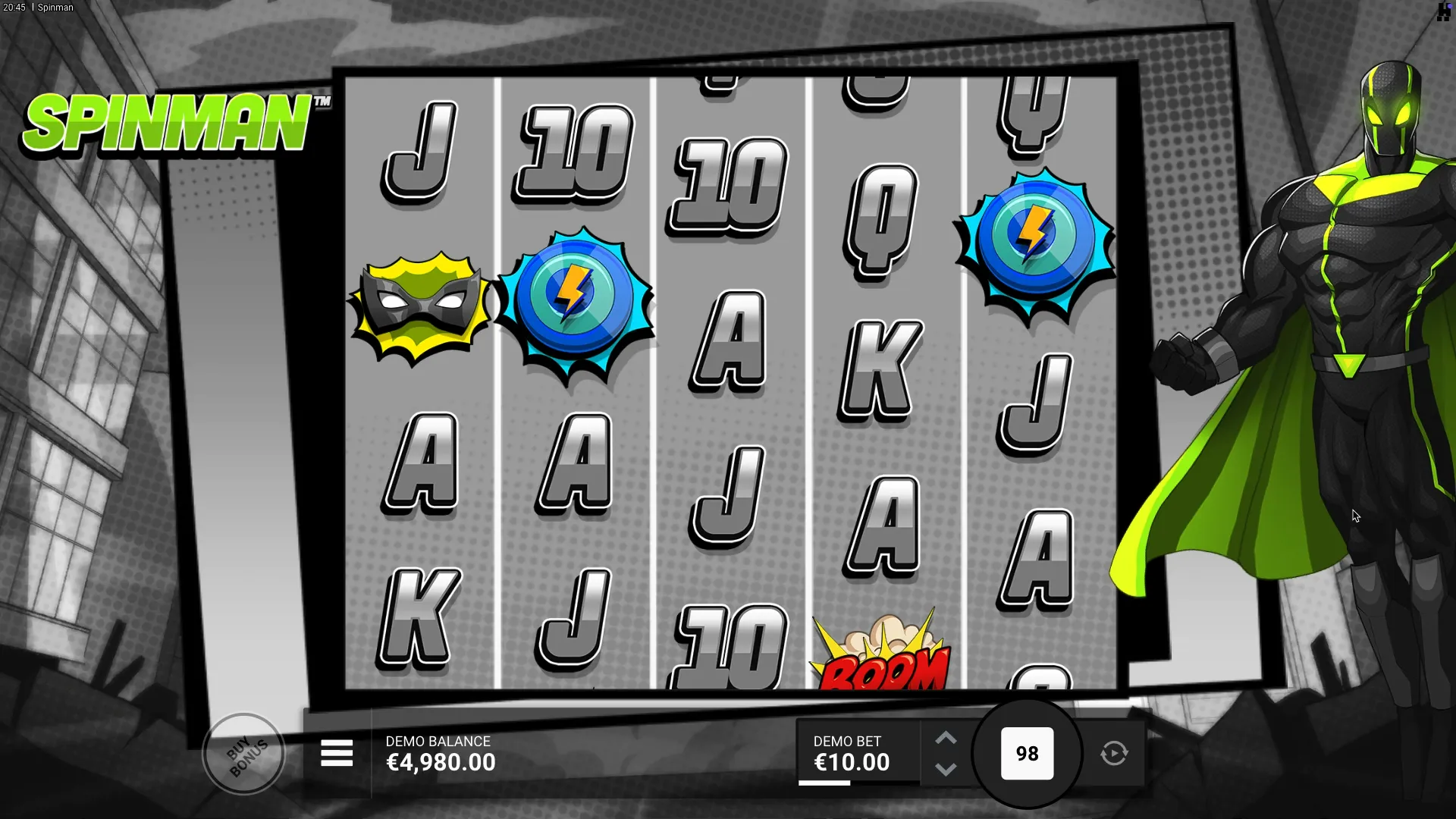Image resolution: width=1456 pixels, height=819 pixels.
Task: Open the hamburger menu
Action: point(337,754)
